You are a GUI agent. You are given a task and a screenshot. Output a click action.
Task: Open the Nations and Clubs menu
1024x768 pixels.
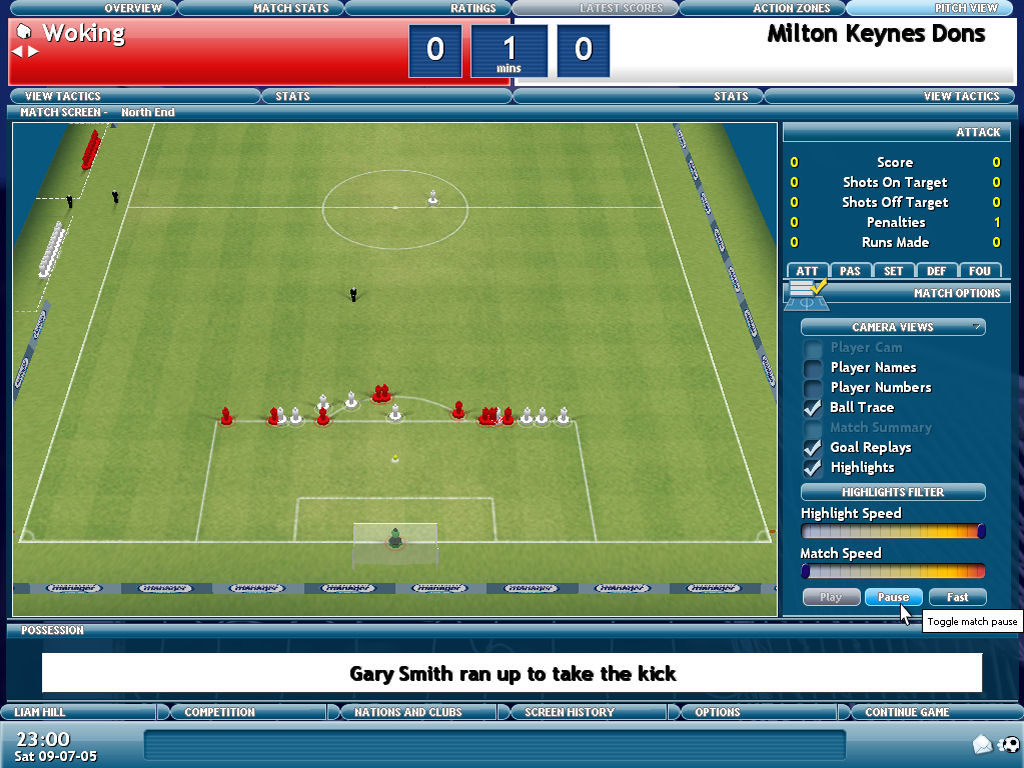click(407, 712)
